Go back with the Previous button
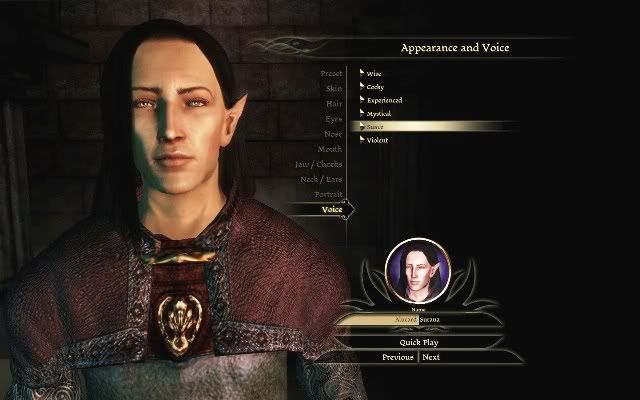Viewport: 640px width, 400px height. (398, 357)
